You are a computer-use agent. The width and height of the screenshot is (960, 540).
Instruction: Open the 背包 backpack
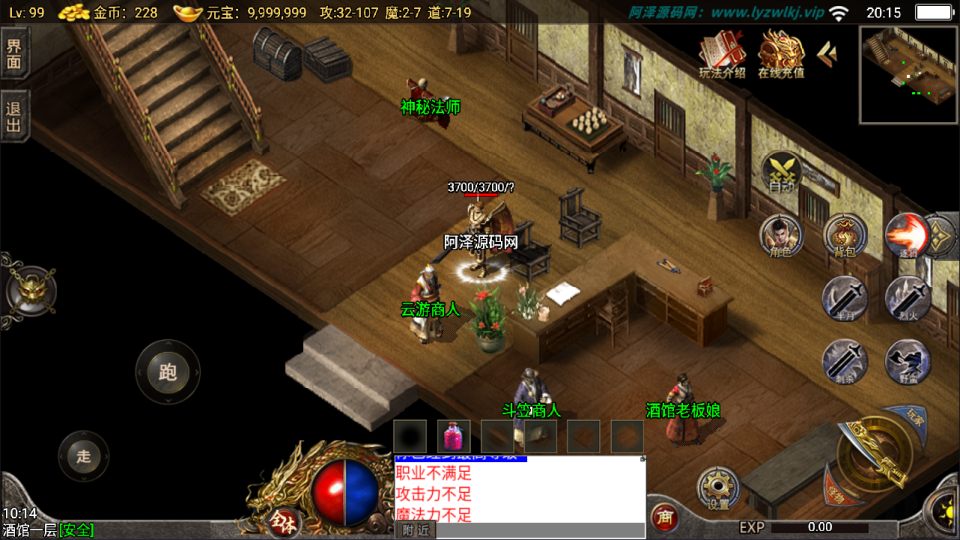pyautogui.click(x=844, y=236)
